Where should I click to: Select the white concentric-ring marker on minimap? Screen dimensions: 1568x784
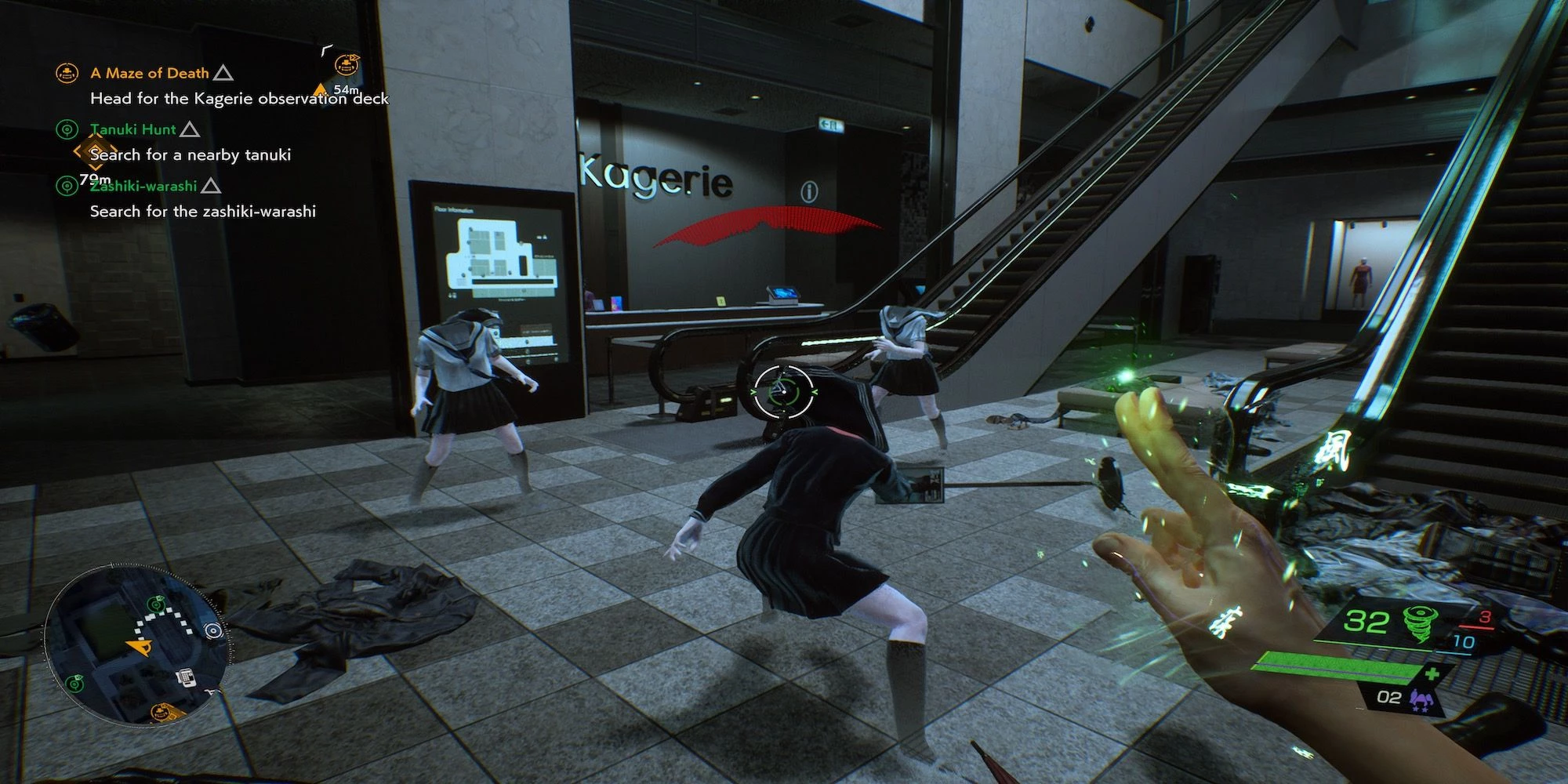click(x=212, y=630)
